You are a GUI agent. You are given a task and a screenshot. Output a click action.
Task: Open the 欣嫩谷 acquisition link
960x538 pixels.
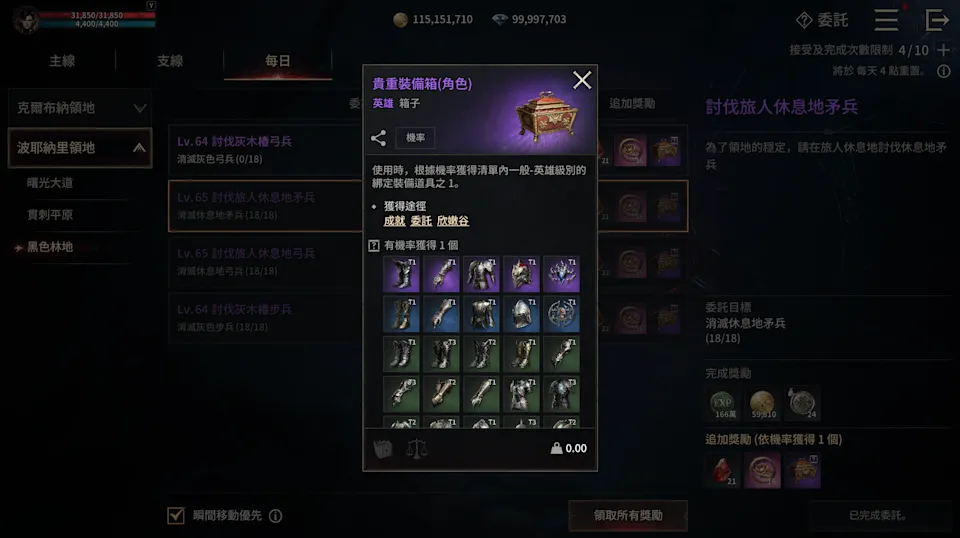pos(452,221)
